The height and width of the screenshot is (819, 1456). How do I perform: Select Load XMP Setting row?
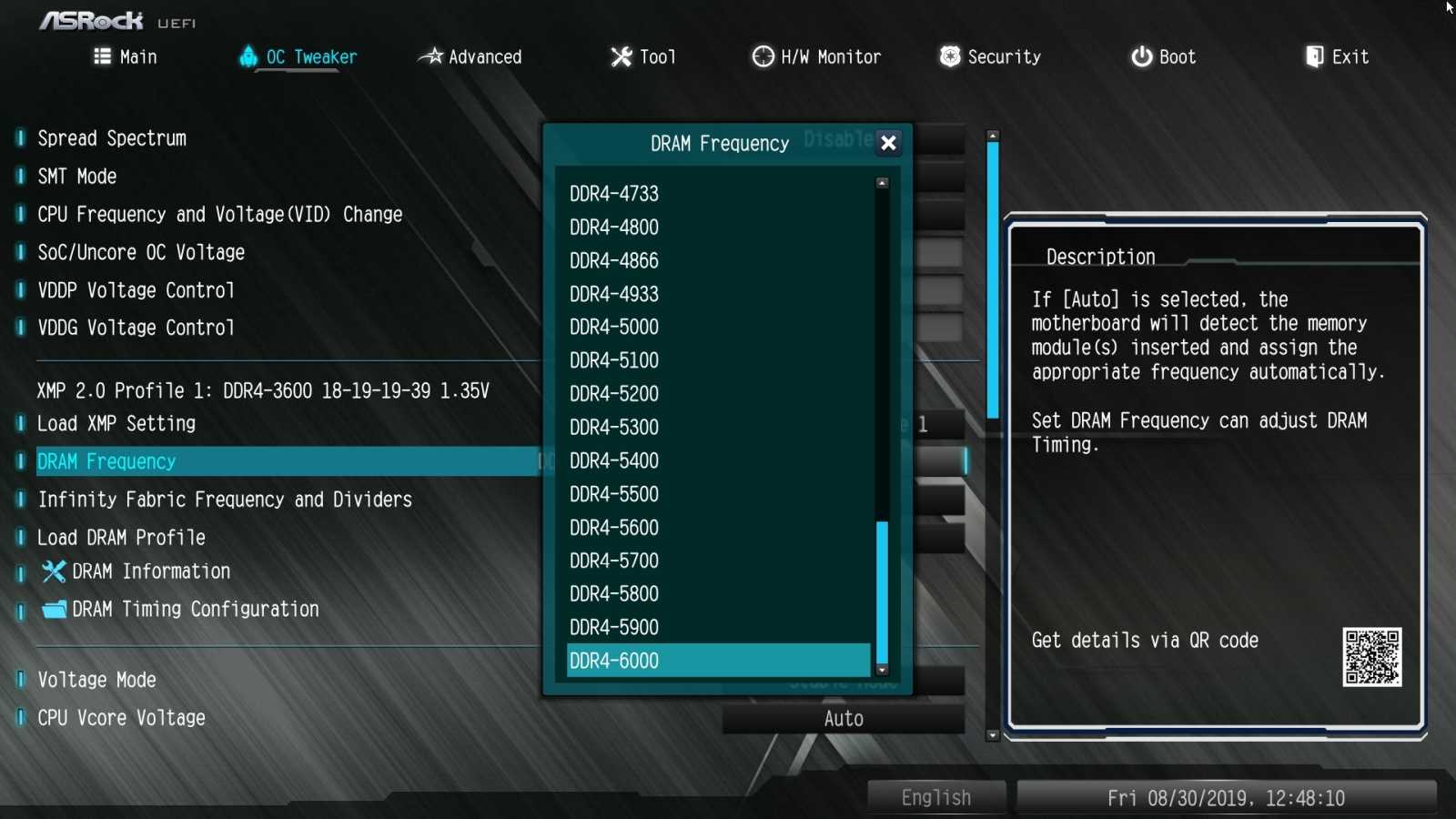point(116,424)
